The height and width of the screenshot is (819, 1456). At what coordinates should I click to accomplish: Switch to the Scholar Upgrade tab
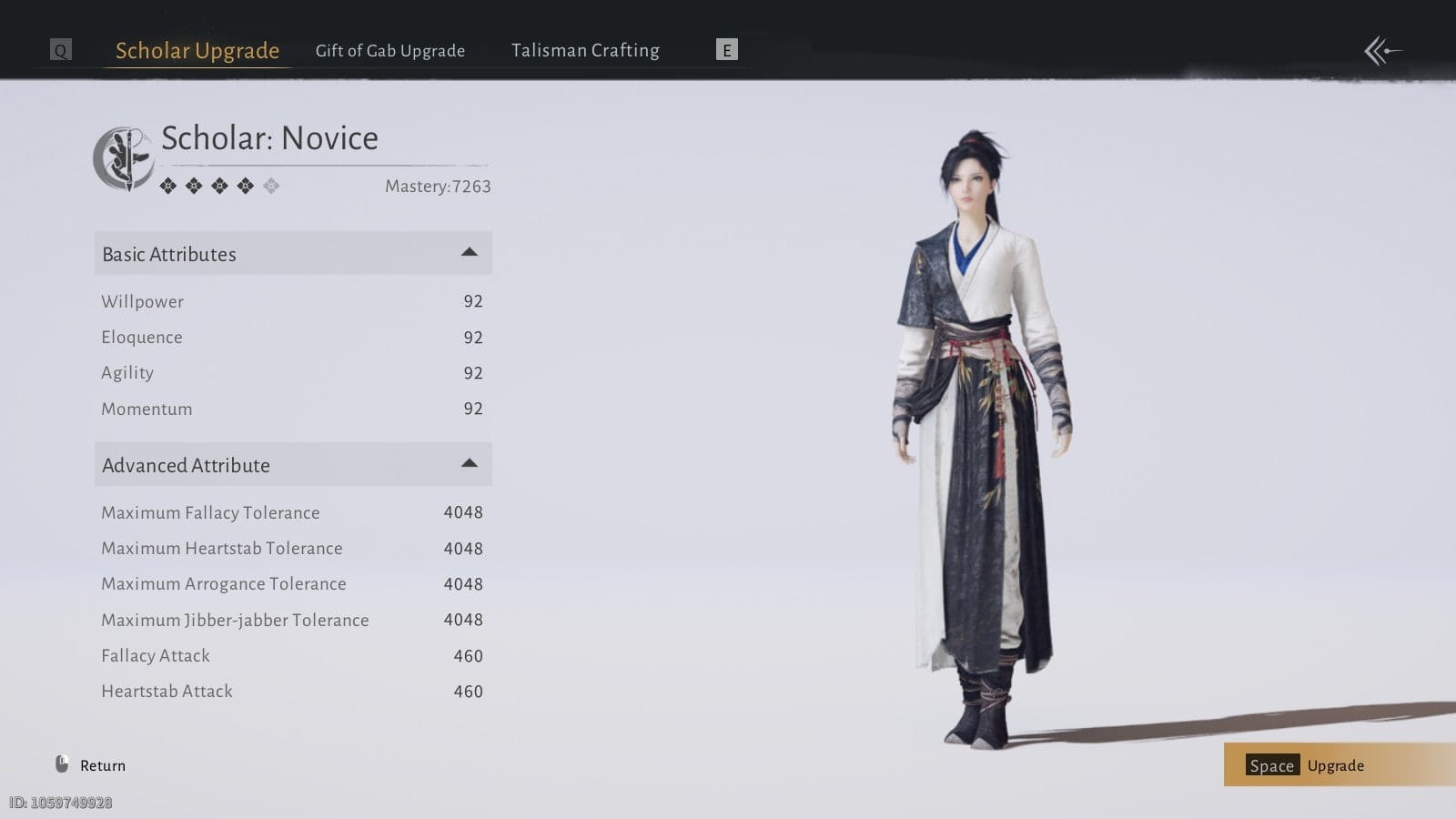pos(197,51)
